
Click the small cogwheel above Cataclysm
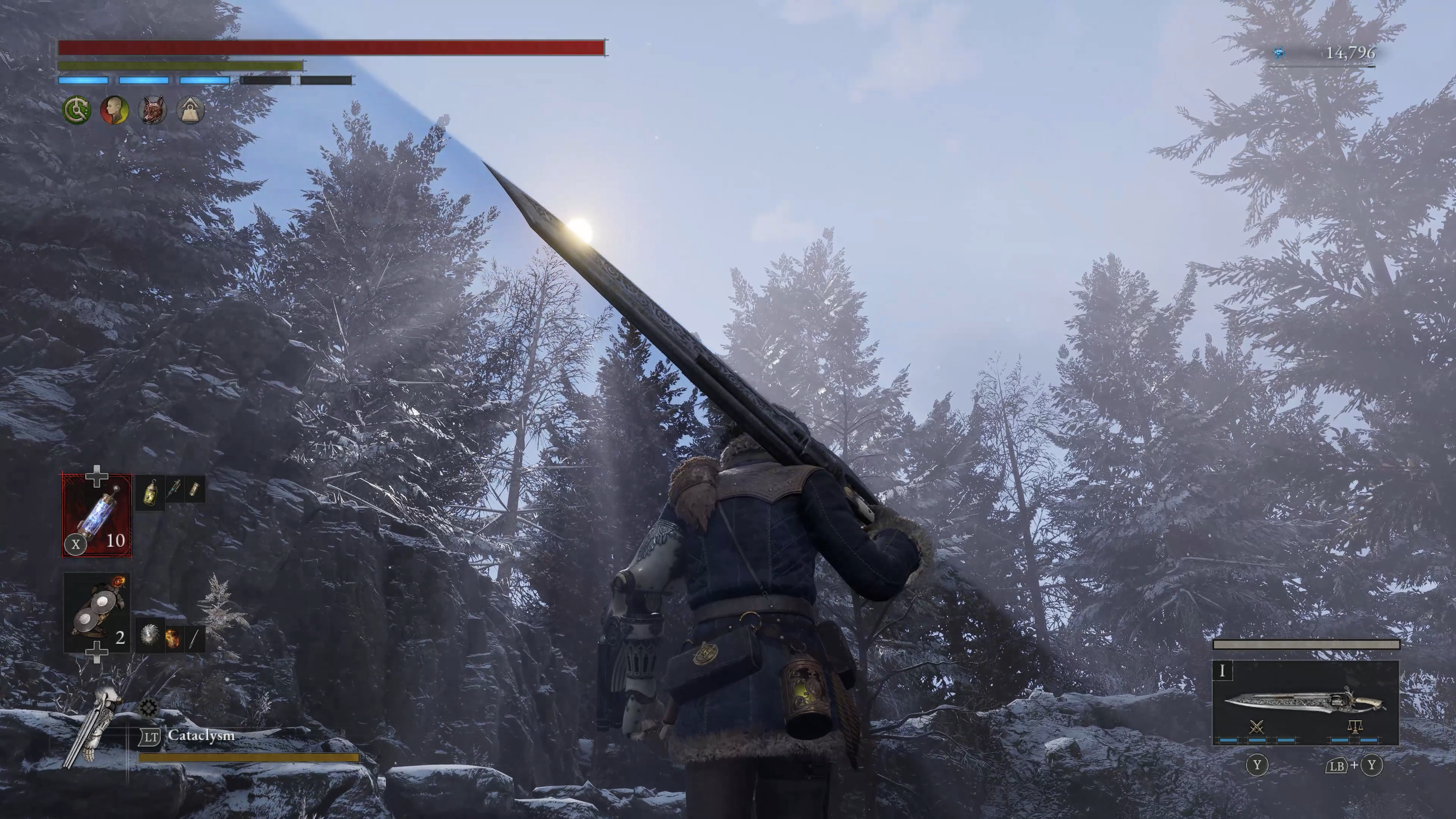(149, 707)
